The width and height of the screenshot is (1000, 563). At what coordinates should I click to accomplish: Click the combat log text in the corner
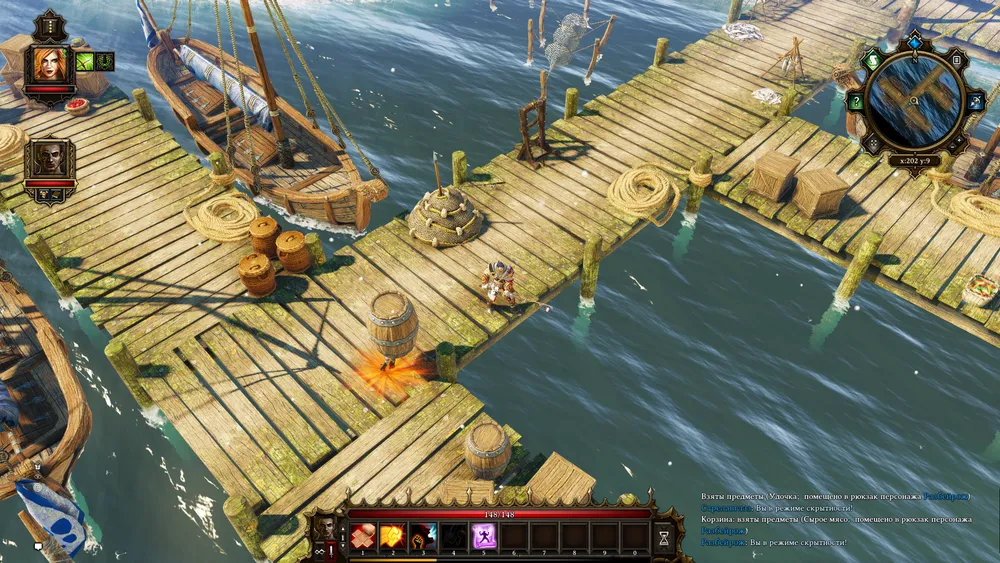(836, 519)
